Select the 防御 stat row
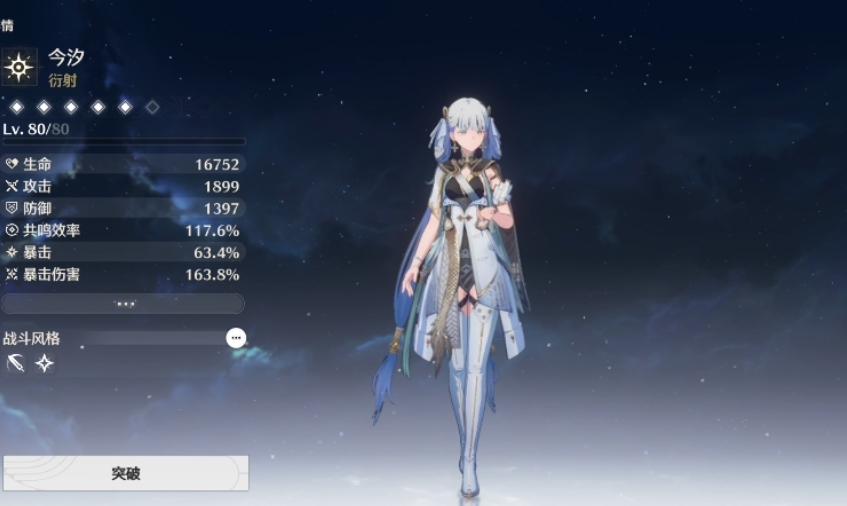847x506 pixels. tap(123, 208)
